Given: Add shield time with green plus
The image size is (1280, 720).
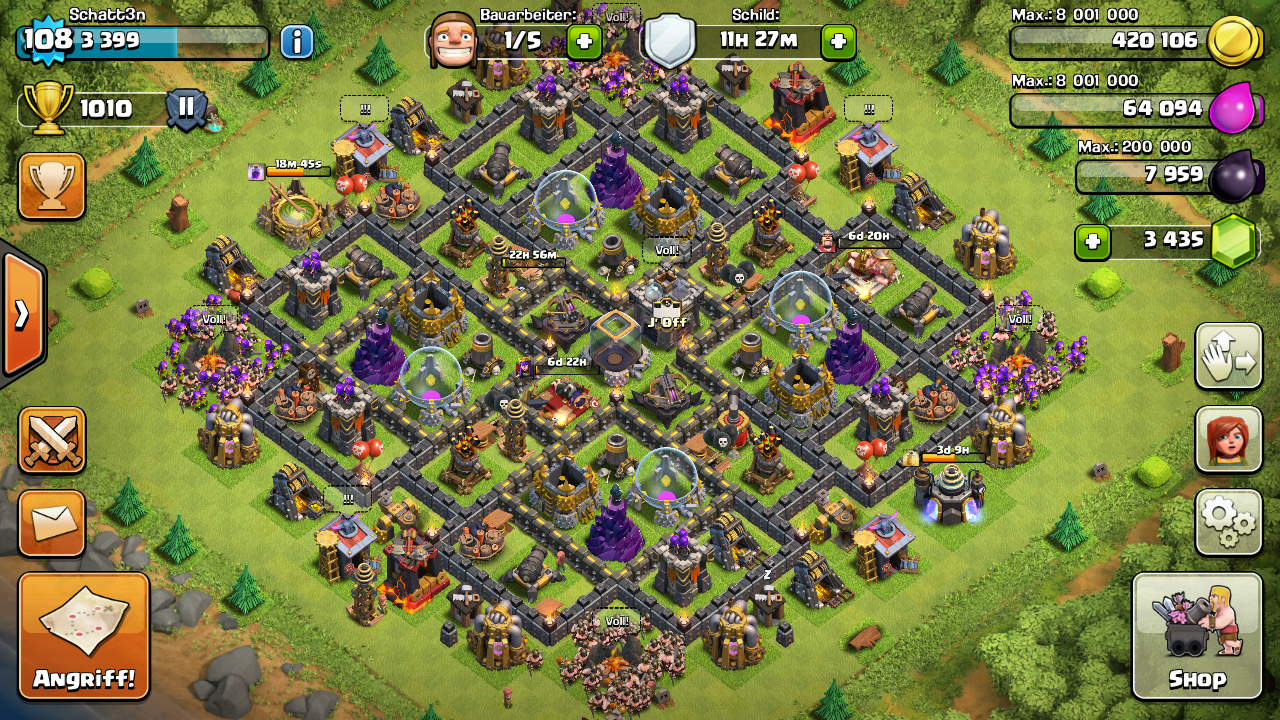Looking at the screenshot, I should [x=838, y=42].
